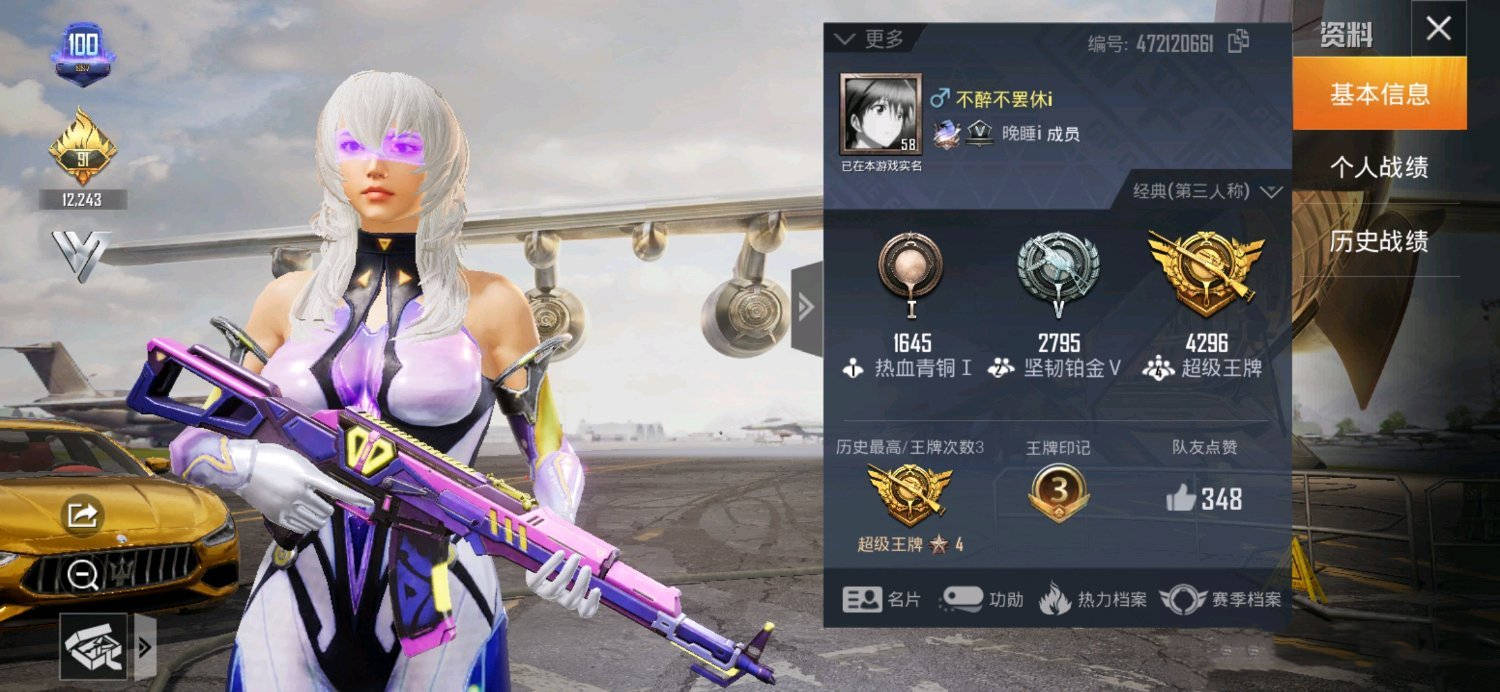
Task: Open the 热力档案 profile
Action: pos(1092,599)
